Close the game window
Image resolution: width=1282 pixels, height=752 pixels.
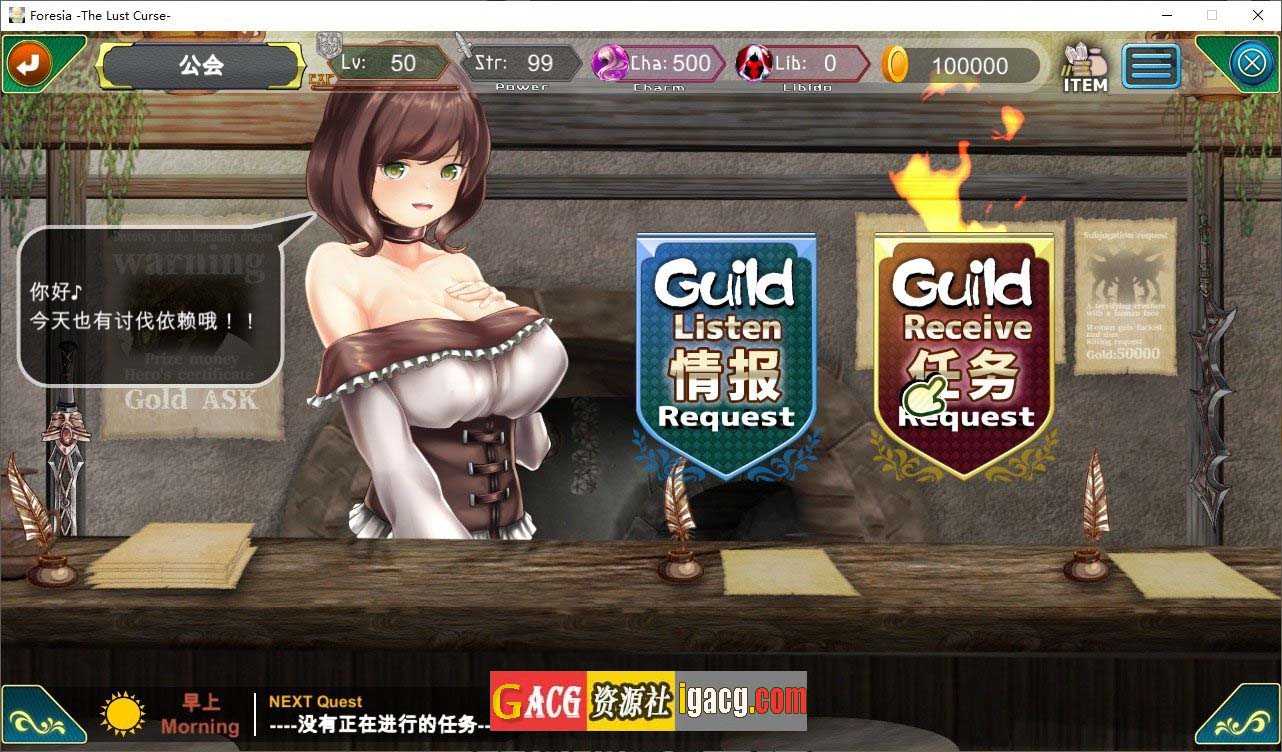[x=1258, y=15]
